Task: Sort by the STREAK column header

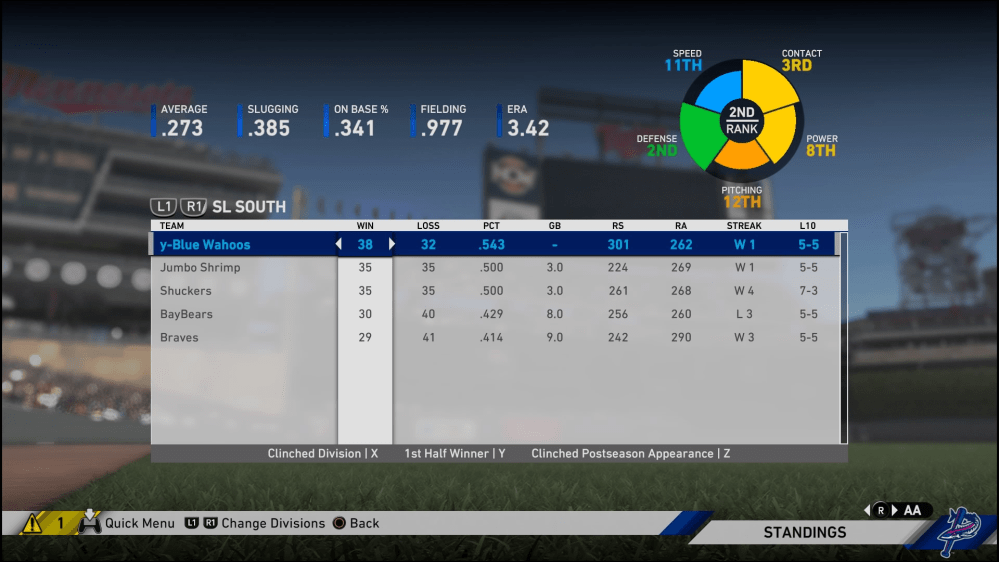Action: (x=744, y=226)
